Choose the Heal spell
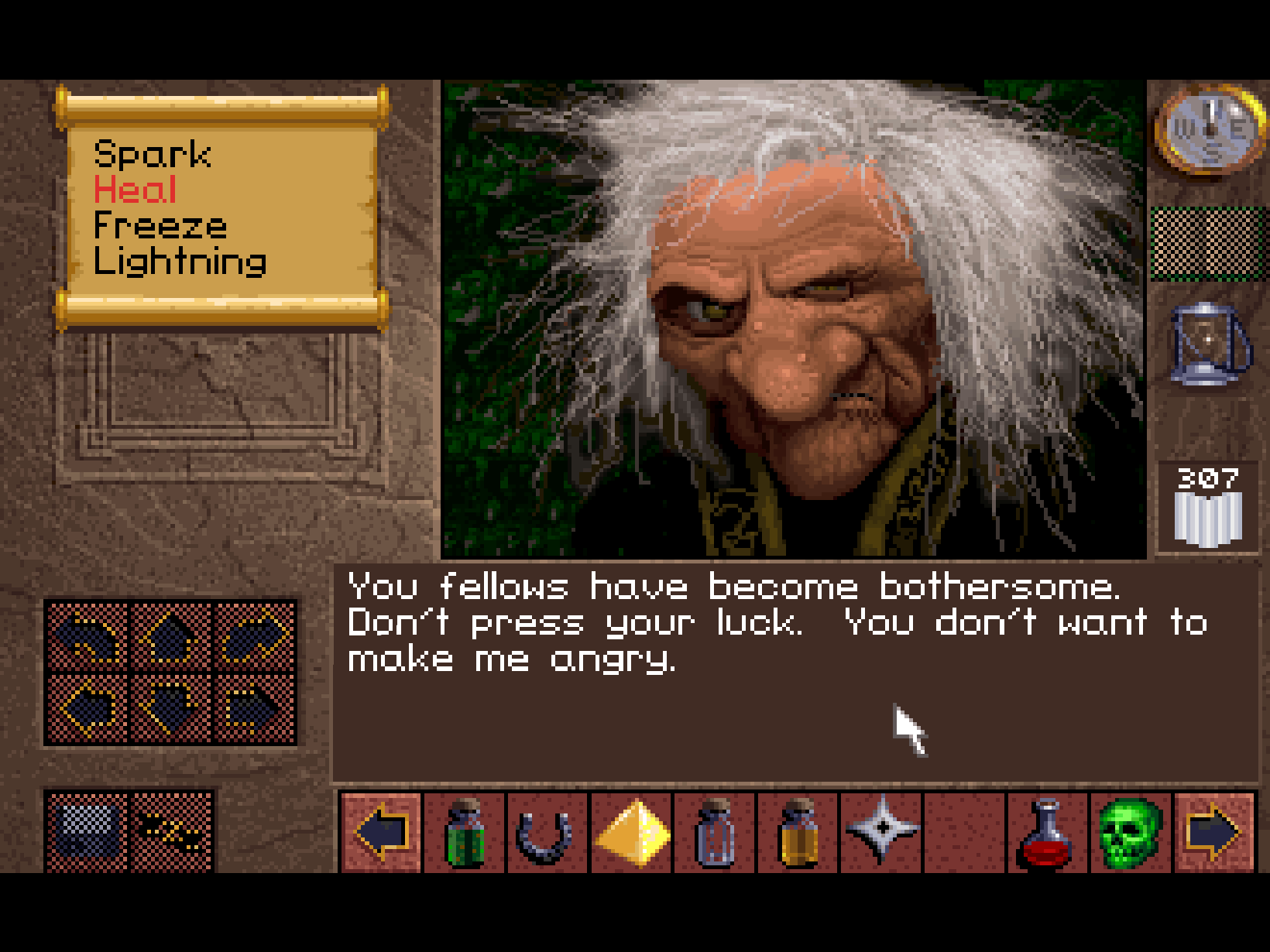This screenshot has height=952, width=1270. point(135,190)
